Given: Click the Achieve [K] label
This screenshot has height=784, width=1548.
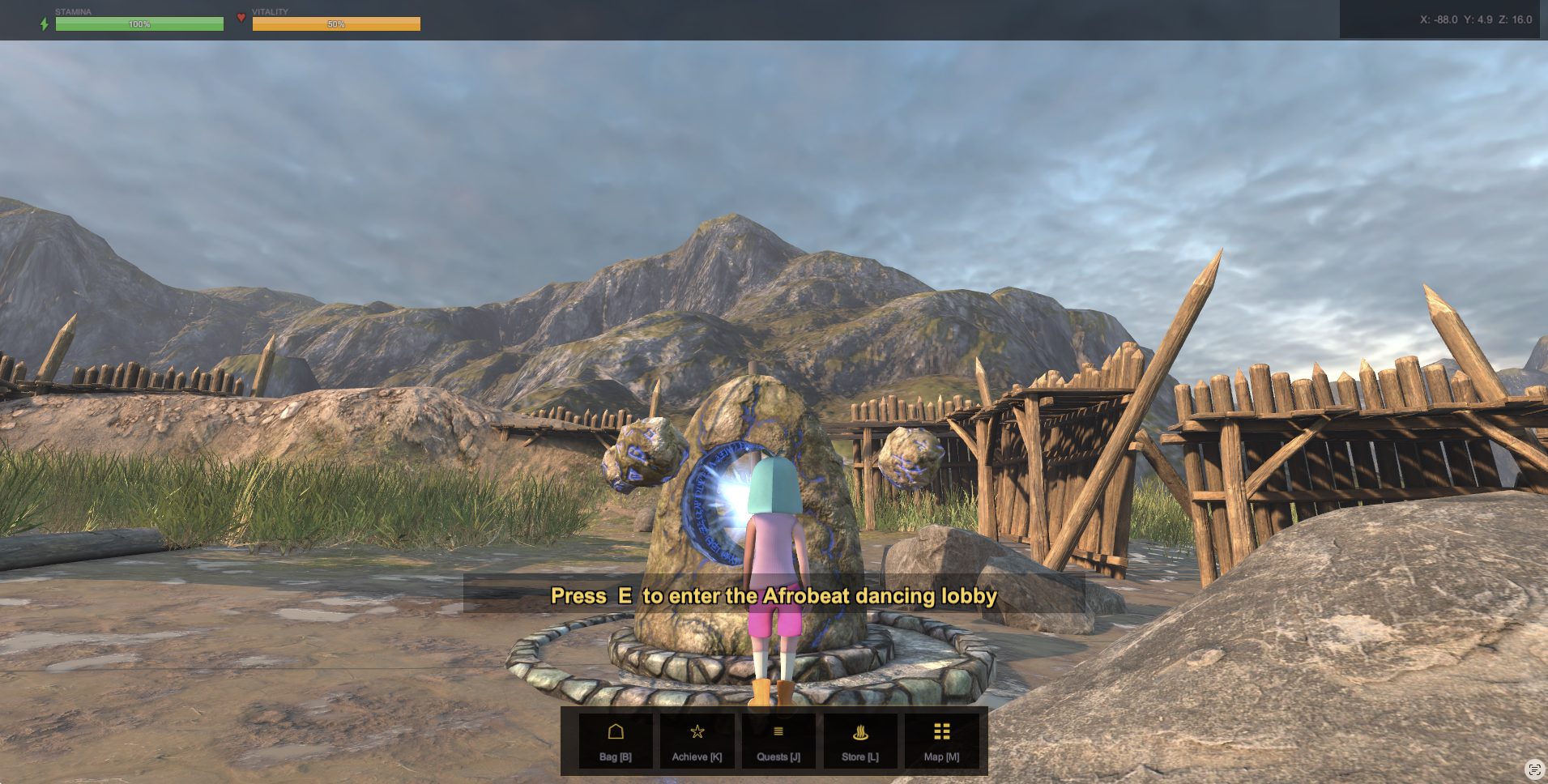Looking at the screenshot, I should [697, 756].
